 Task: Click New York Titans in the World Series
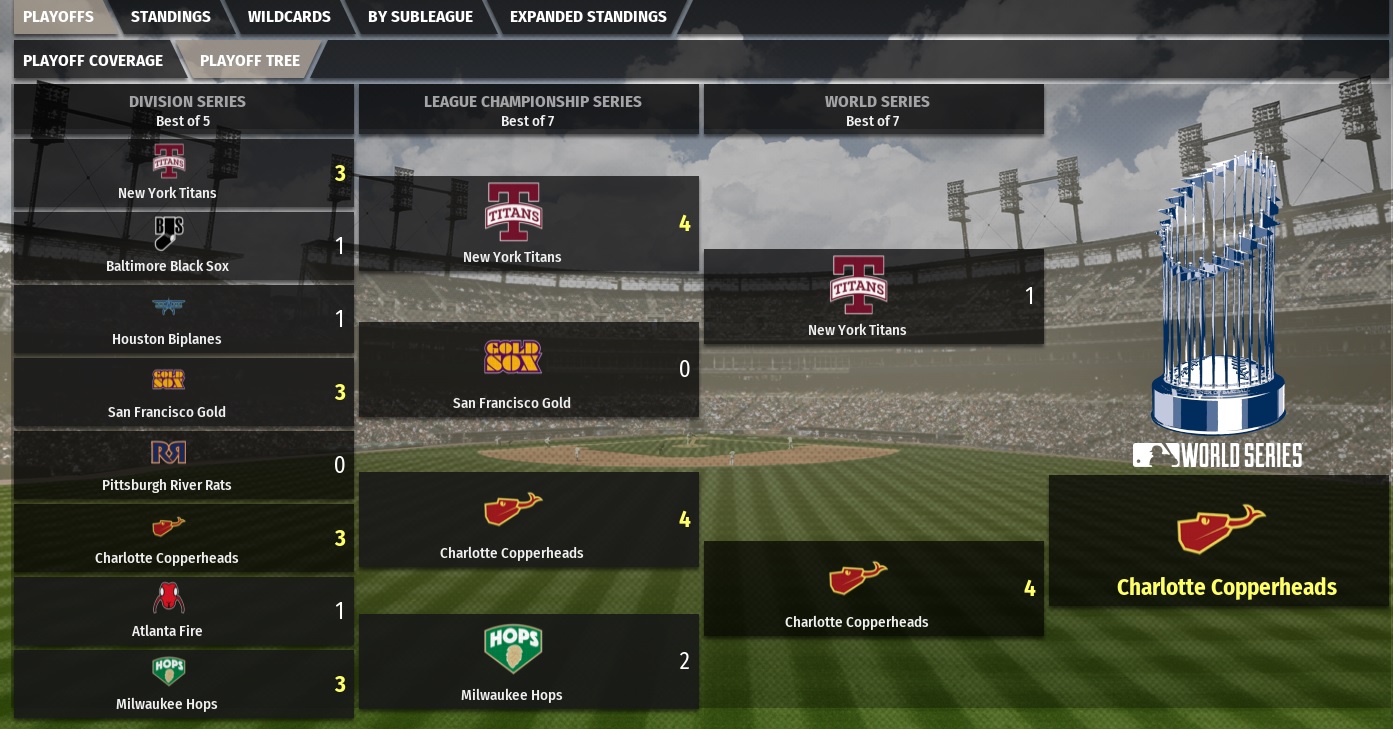[873, 296]
